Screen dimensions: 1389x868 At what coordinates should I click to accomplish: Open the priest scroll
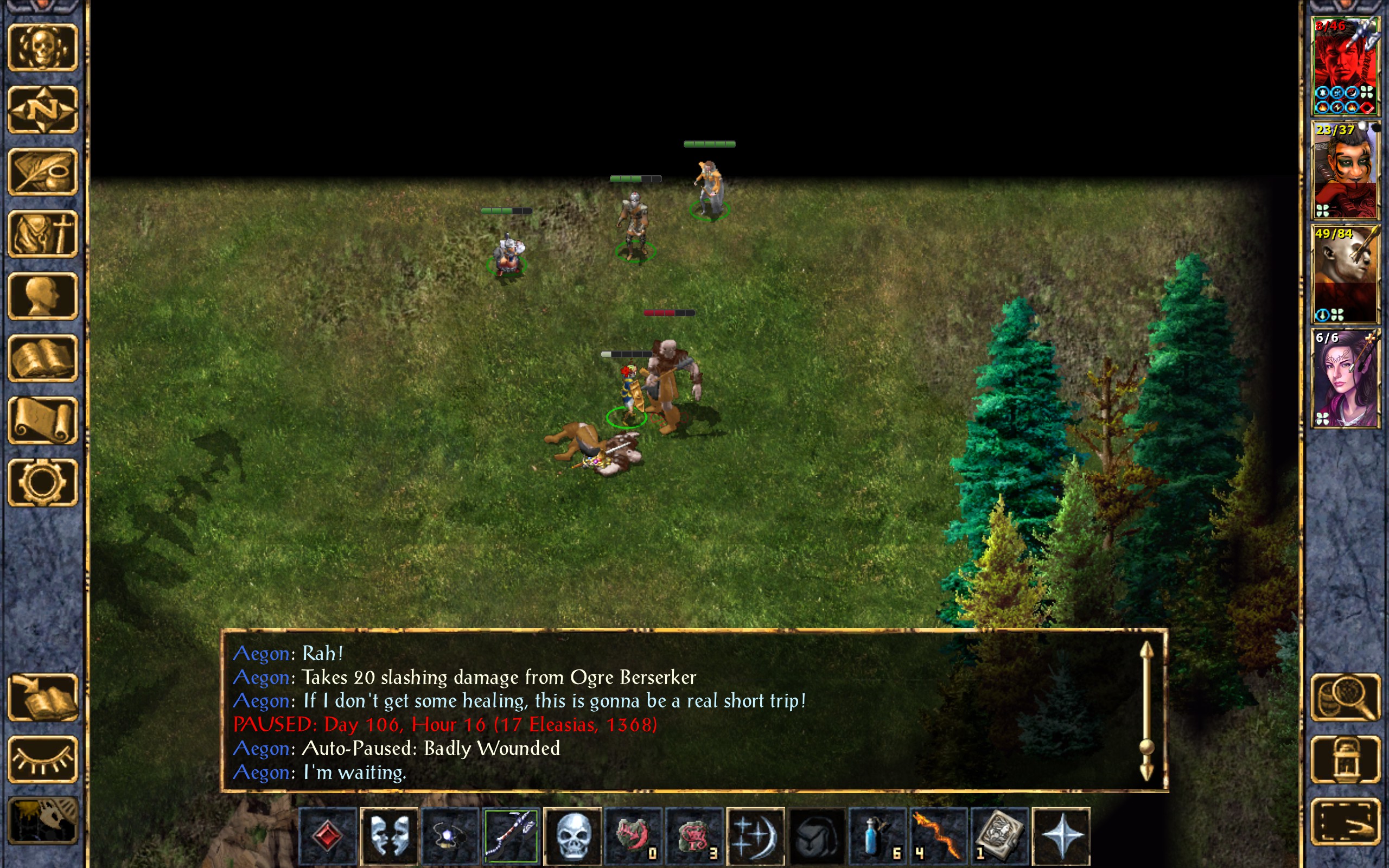[42, 420]
